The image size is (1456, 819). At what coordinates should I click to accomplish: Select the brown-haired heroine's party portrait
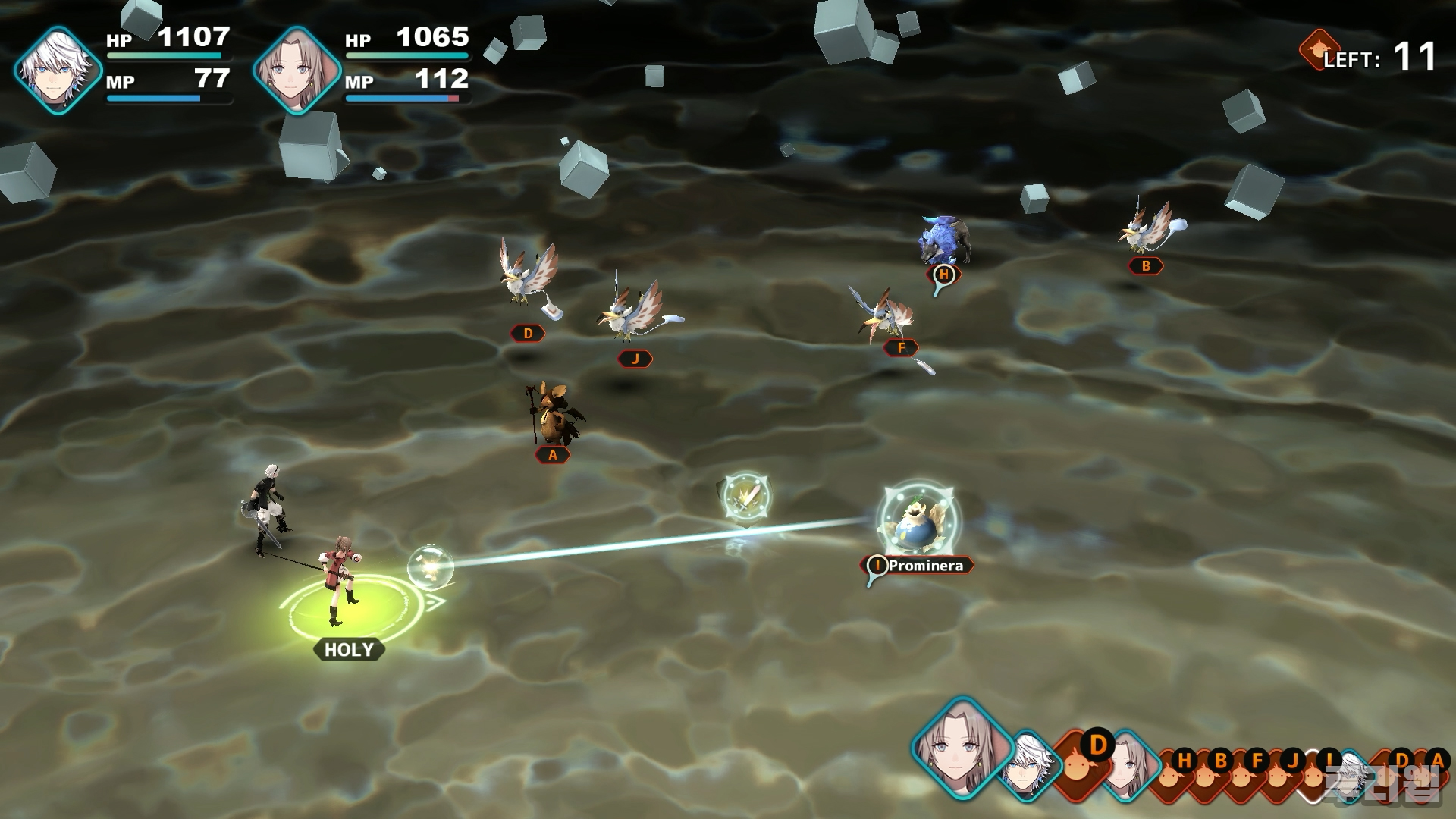pyautogui.click(x=297, y=70)
